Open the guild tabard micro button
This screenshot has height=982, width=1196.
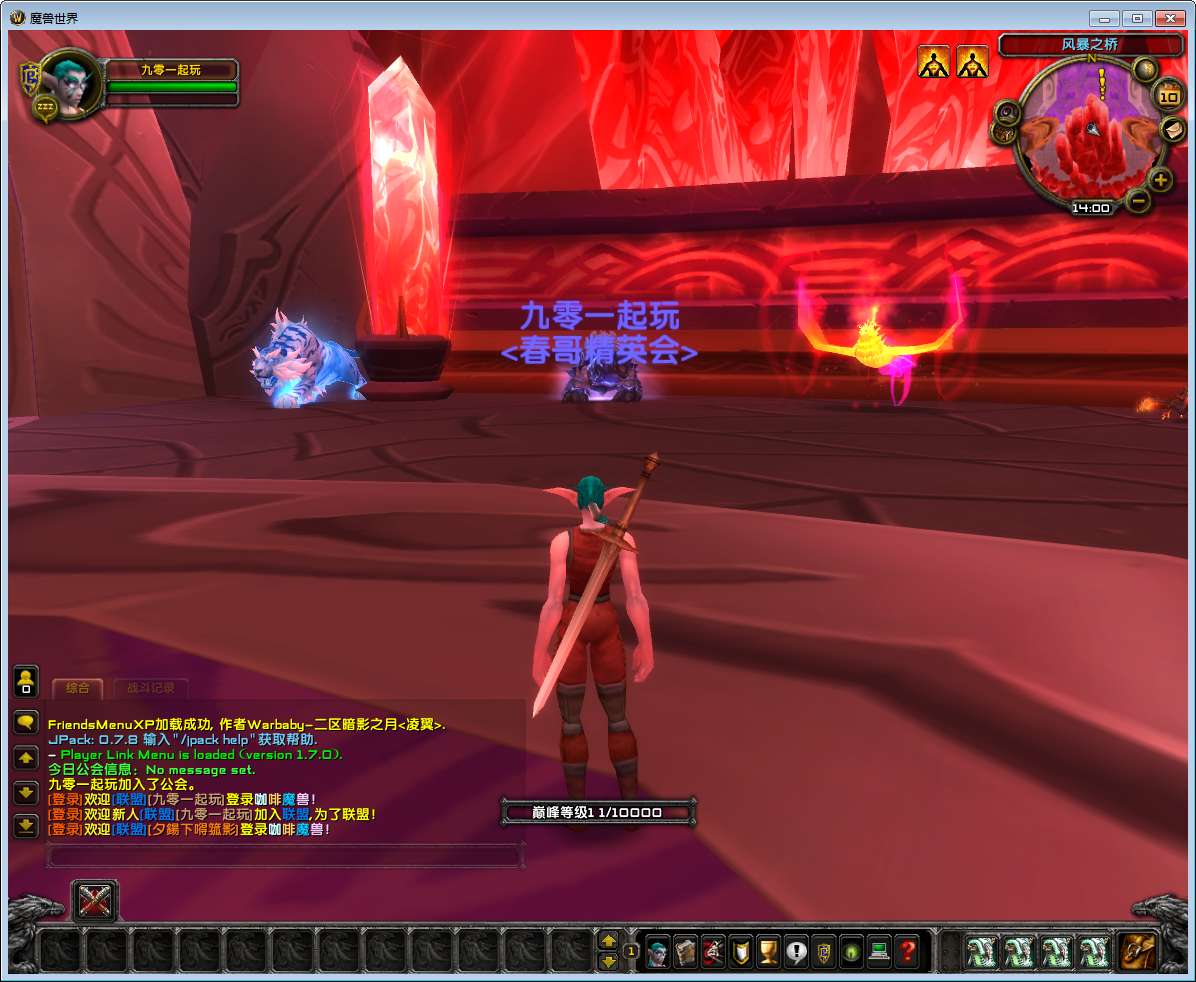coord(824,950)
